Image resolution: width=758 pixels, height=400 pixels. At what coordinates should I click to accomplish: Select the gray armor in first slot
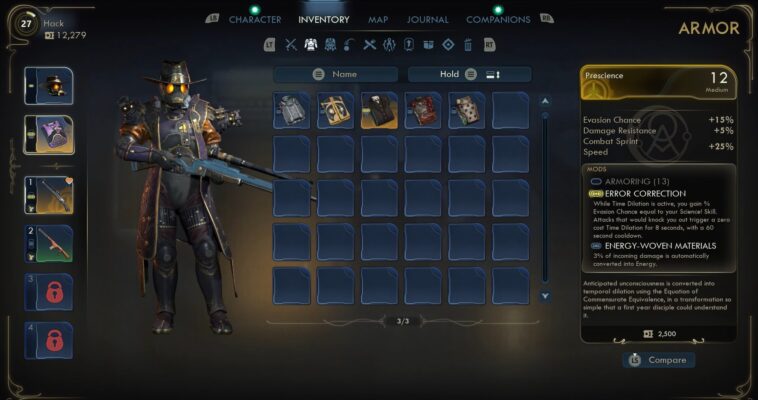click(x=292, y=111)
